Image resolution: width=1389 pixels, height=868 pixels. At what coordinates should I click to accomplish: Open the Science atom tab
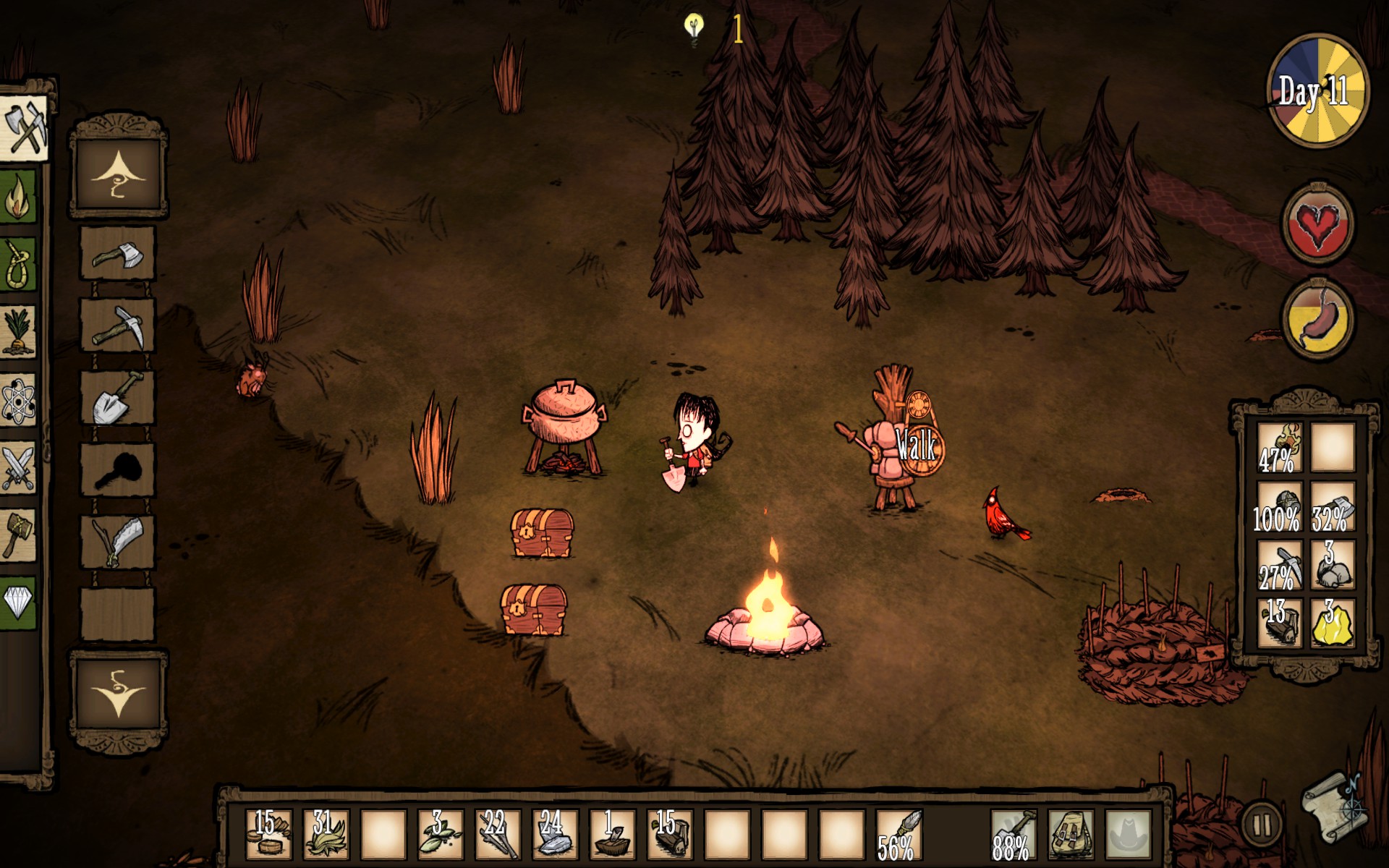click(x=19, y=399)
